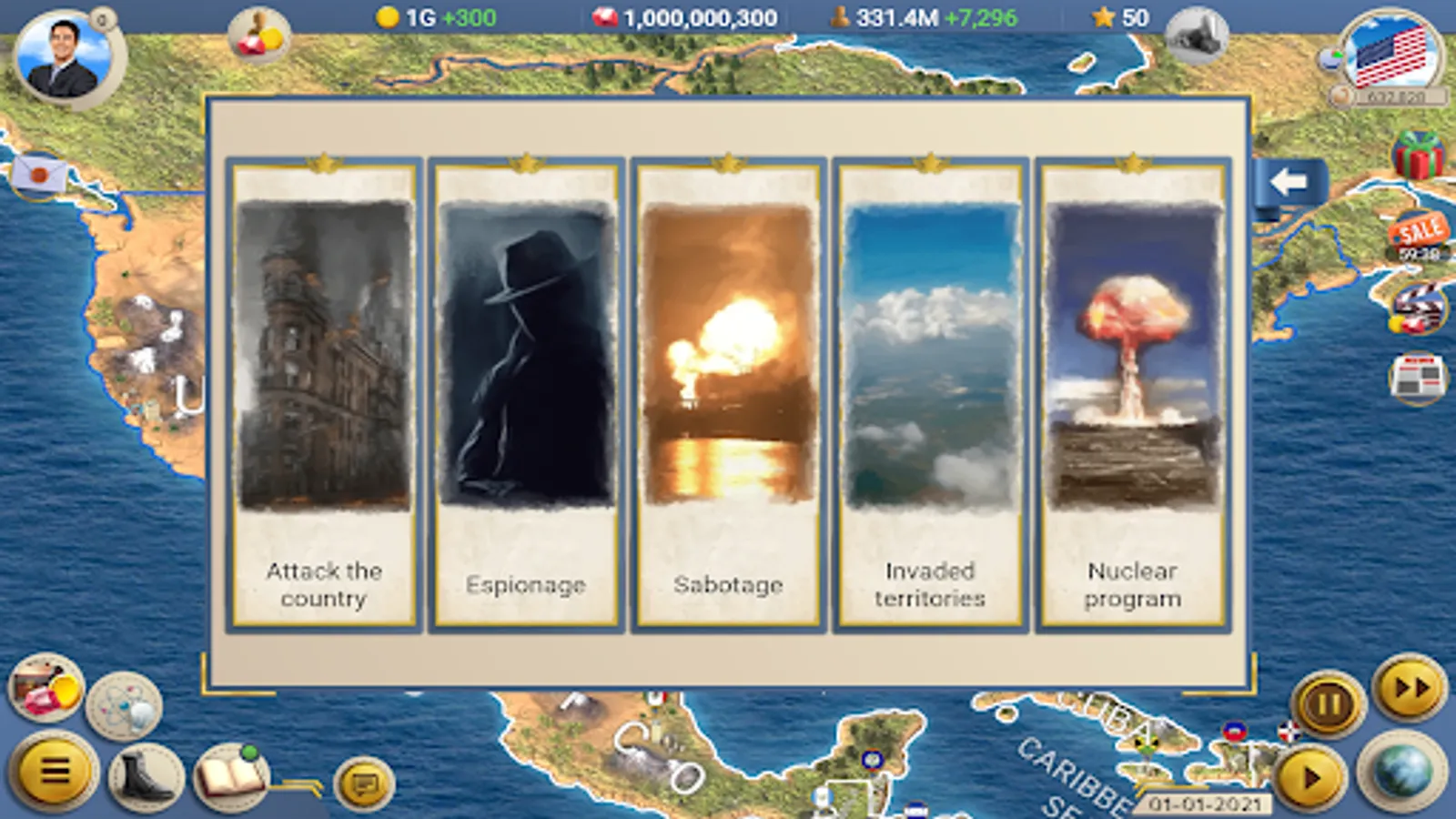Screen dimensions: 1456x819
Task: Select the Espionage card
Action: [x=526, y=391]
